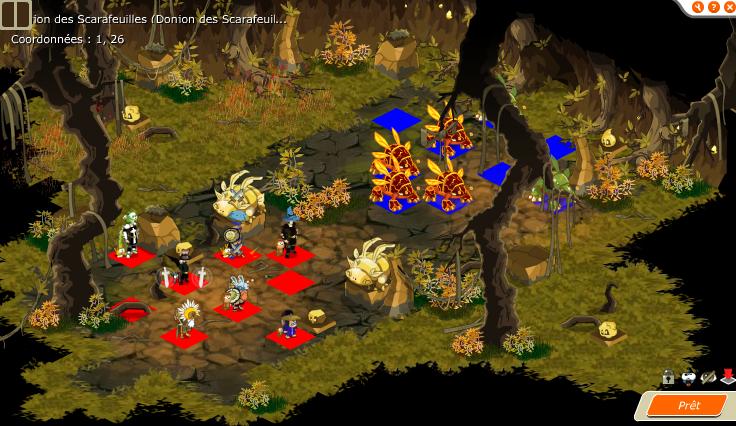This screenshot has height=426, width=736.
Task: Click the masked face icon
Action: coord(688,378)
